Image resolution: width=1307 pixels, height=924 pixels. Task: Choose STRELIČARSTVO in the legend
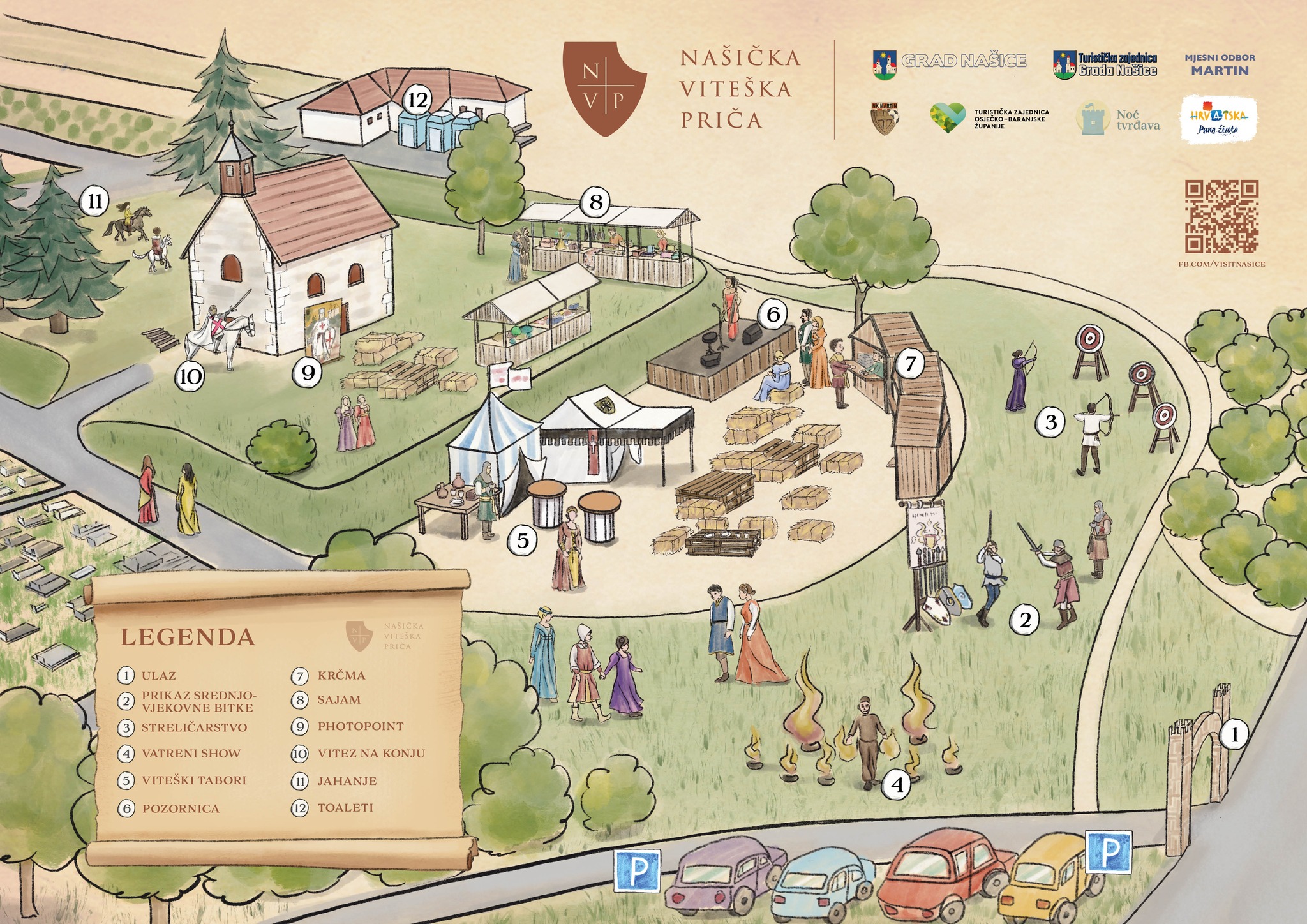click(x=193, y=727)
